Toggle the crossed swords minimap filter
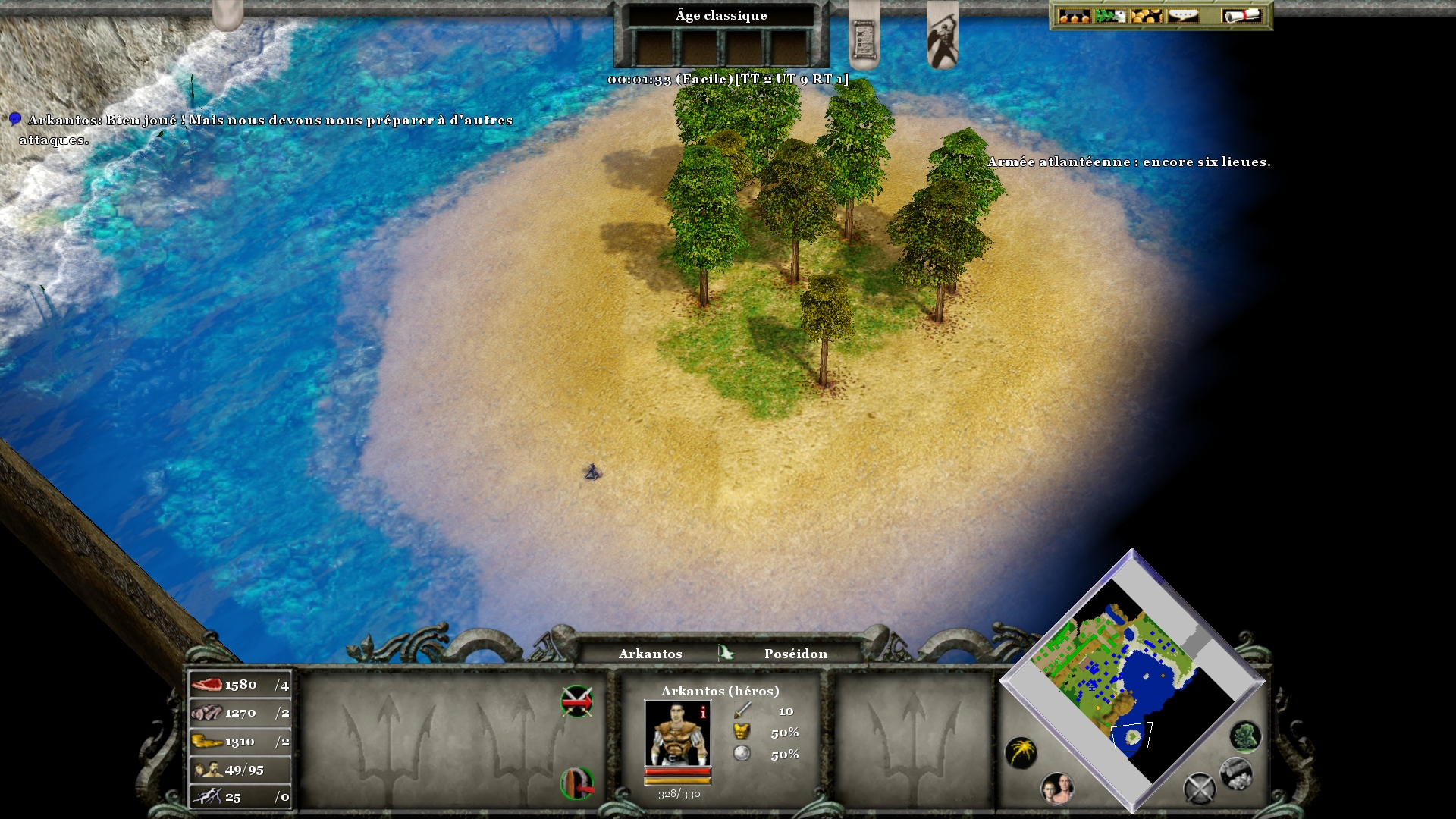This screenshot has width=1456, height=819. (1199, 789)
